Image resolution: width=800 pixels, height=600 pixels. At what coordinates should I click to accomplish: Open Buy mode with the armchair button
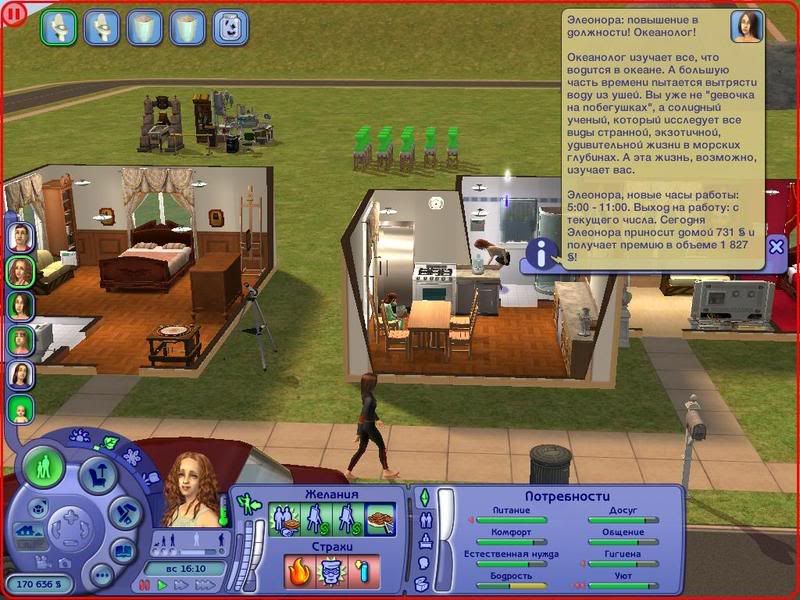[x=98, y=473]
